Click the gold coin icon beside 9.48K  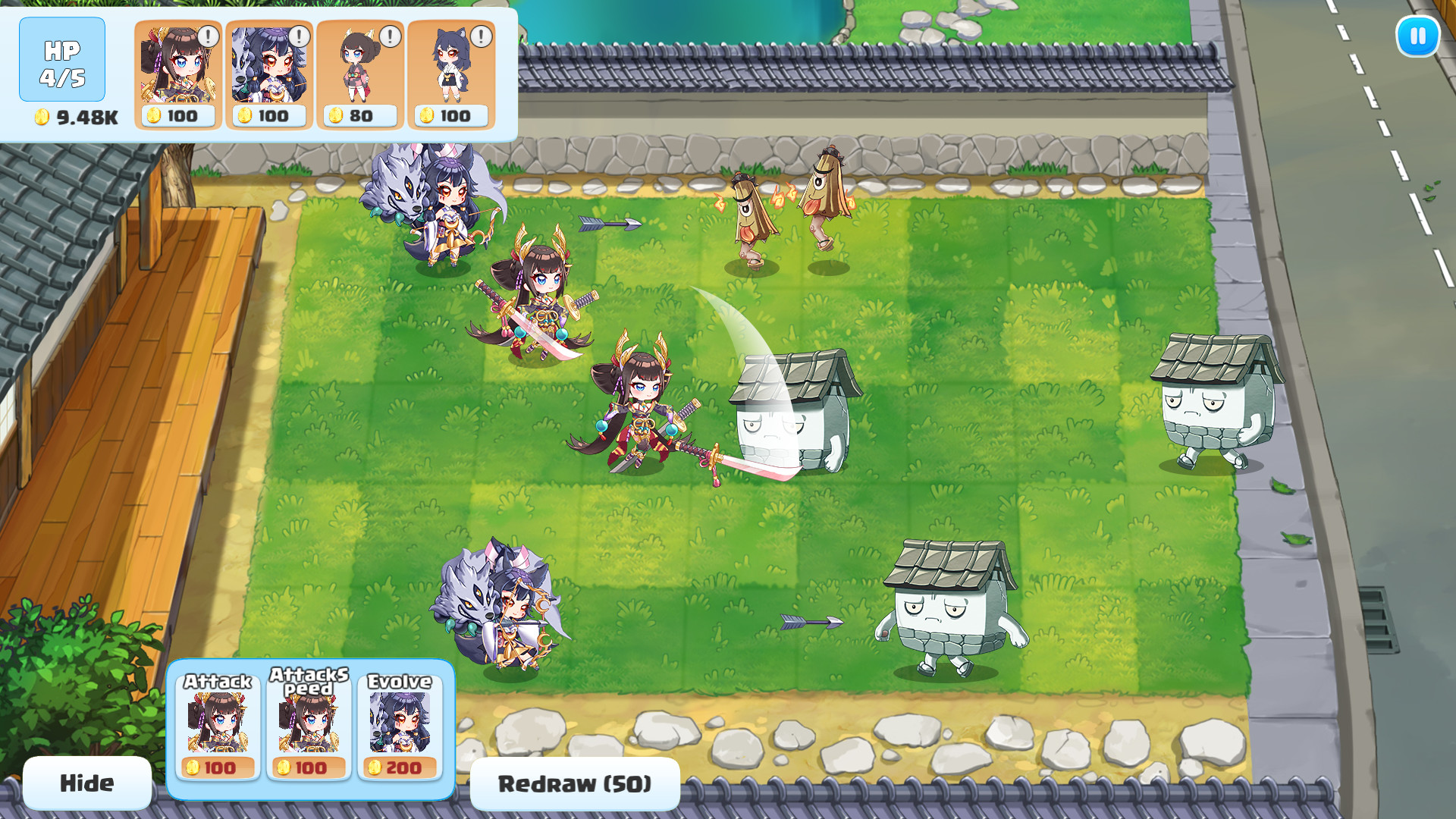[x=43, y=118]
